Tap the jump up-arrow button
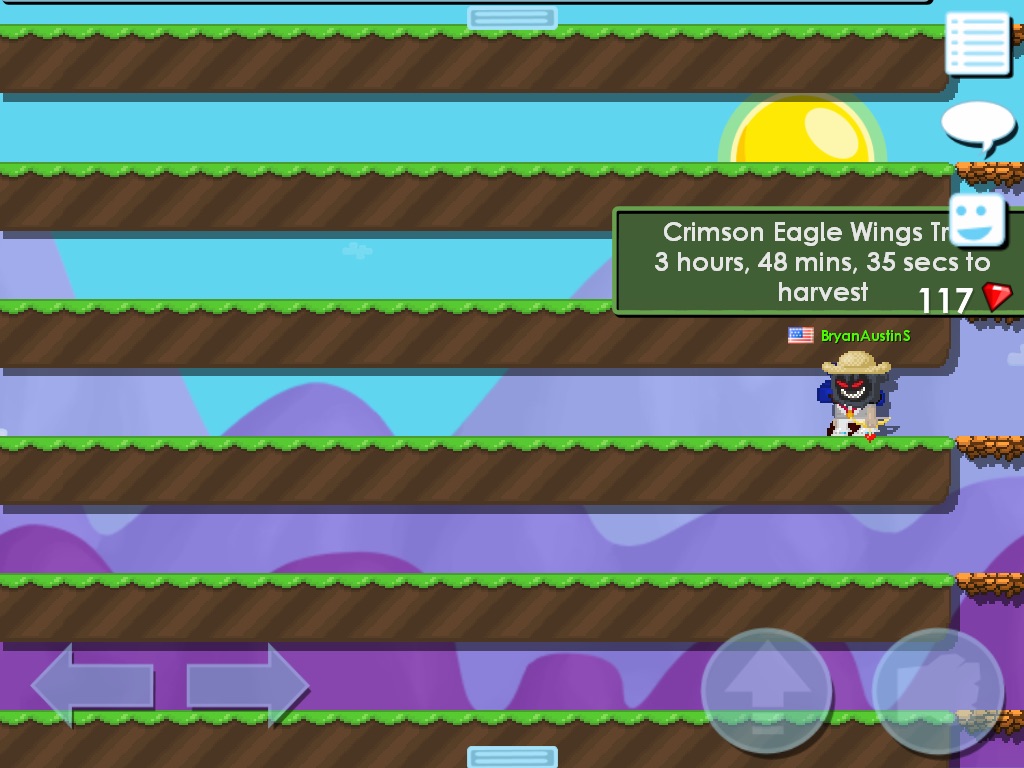This screenshot has height=768, width=1024. tap(766, 691)
